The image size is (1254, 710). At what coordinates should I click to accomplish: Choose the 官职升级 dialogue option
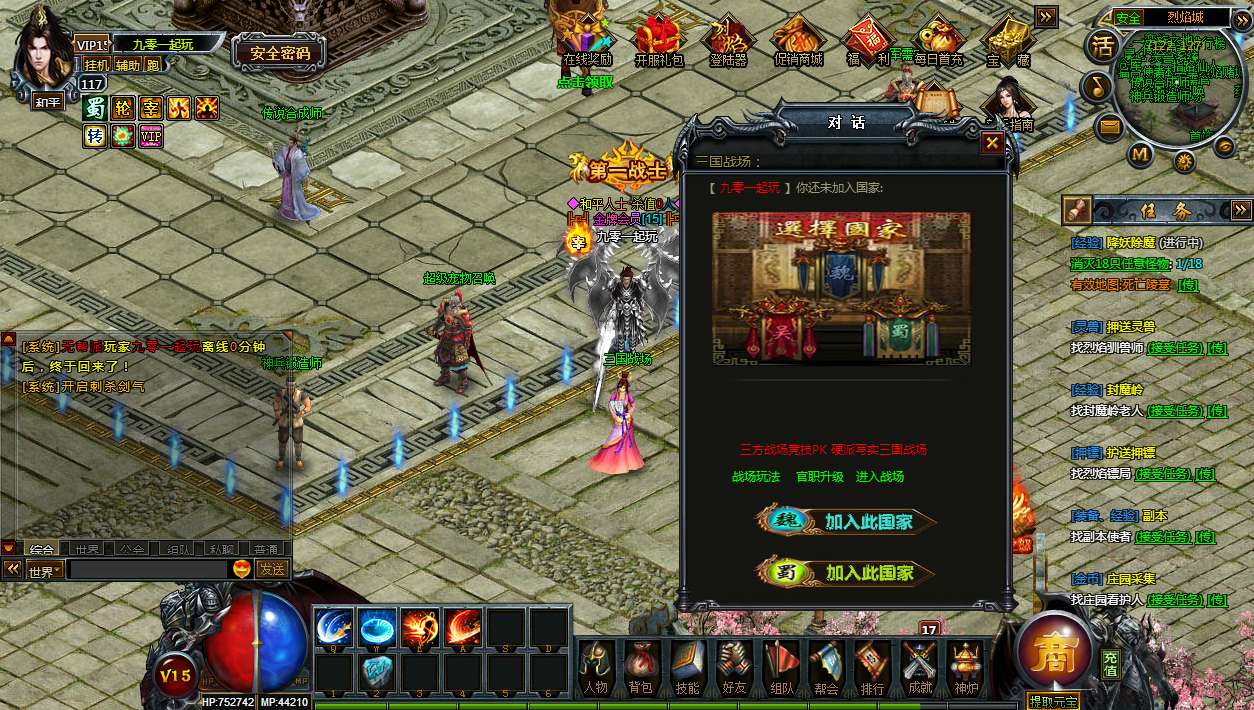tap(819, 477)
